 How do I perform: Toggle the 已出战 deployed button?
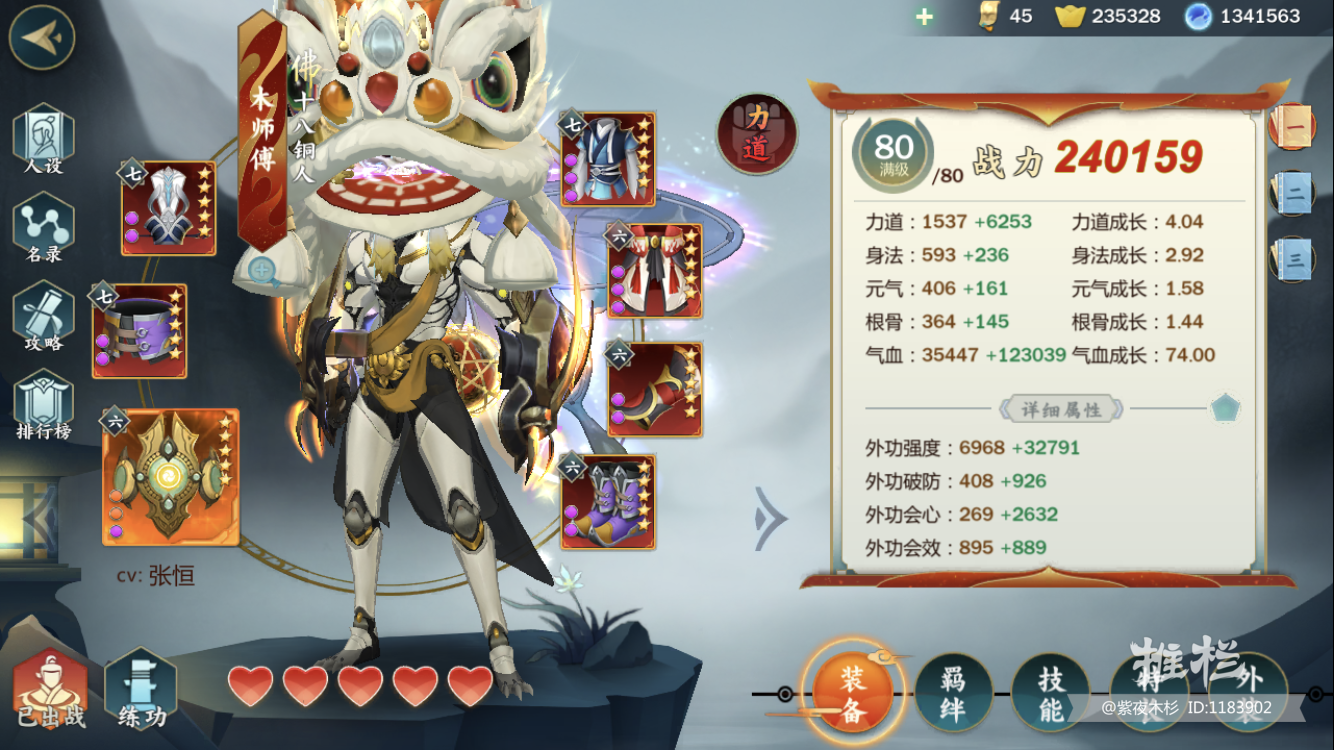click(x=49, y=690)
